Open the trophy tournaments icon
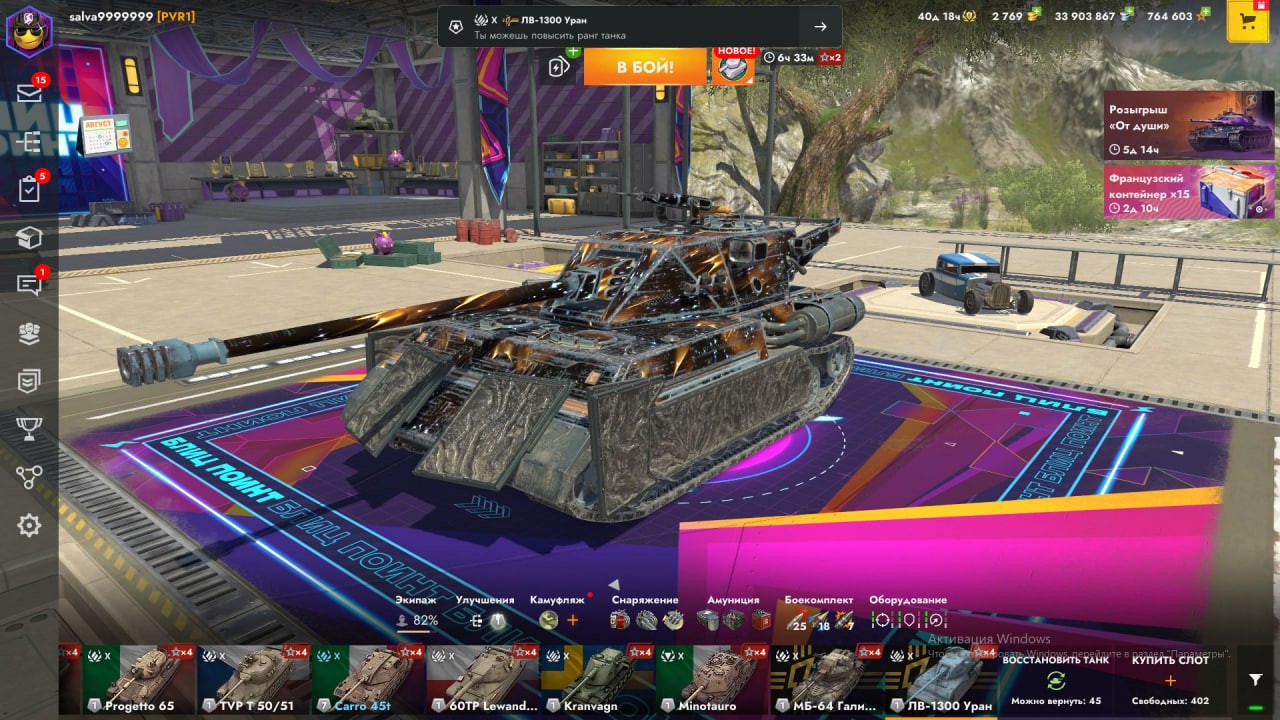The width and height of the screenshot is (1280, 720). (29, 429)
